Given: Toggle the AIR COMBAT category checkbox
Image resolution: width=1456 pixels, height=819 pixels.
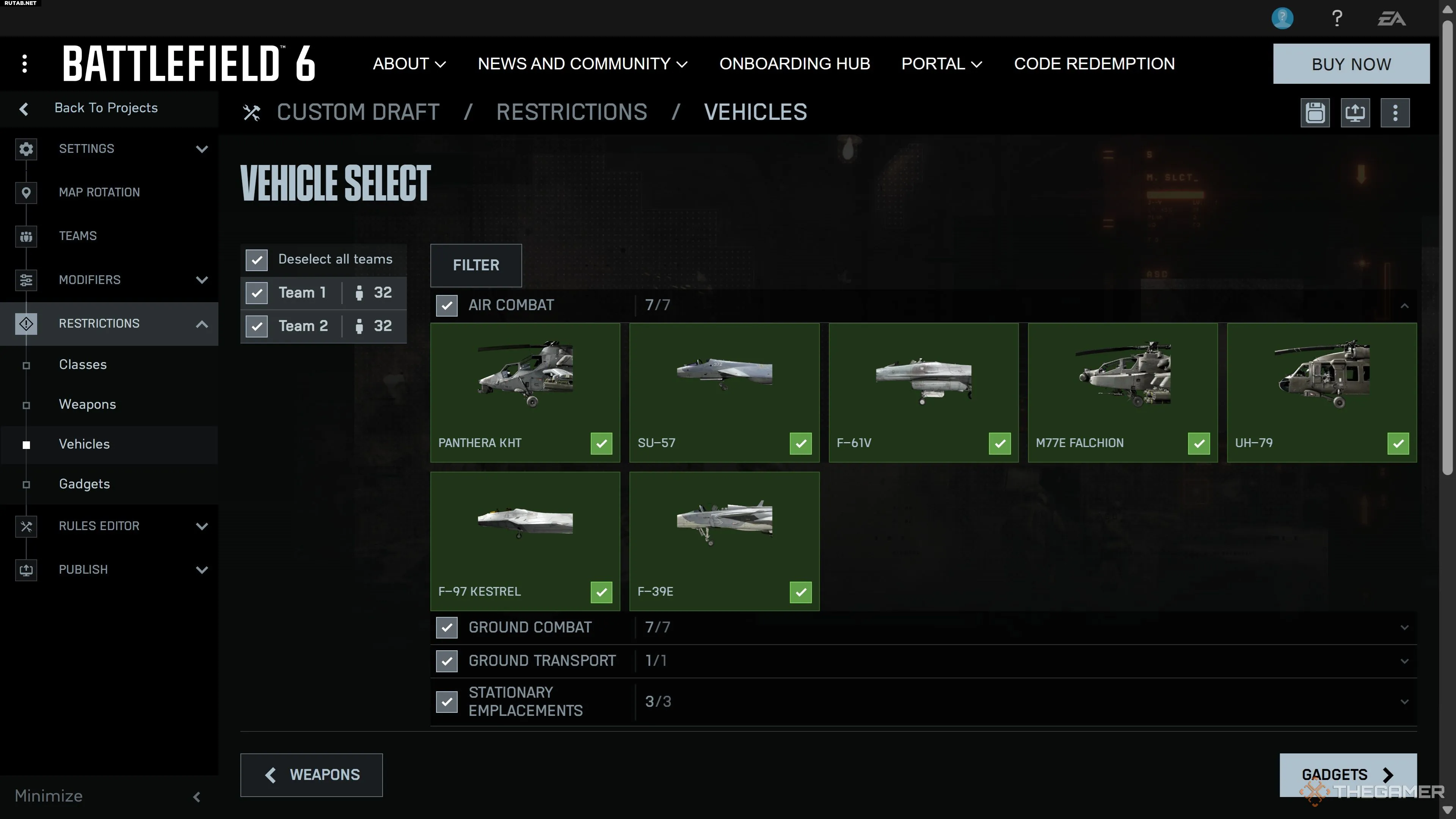Looking at the screenshot, I should point(447,306).
